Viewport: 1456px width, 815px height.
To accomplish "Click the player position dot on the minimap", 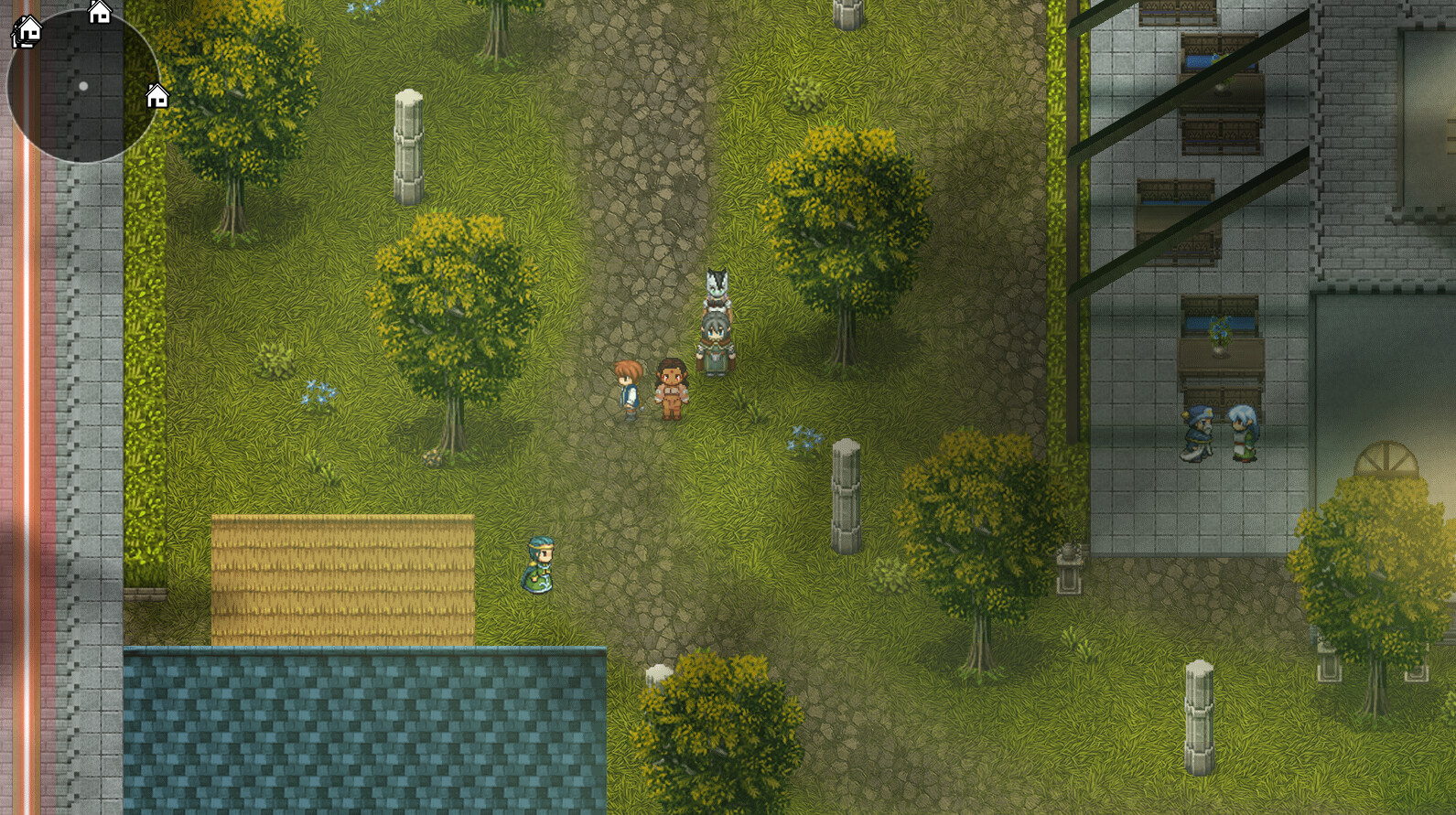I will click(x=84, y=84).
